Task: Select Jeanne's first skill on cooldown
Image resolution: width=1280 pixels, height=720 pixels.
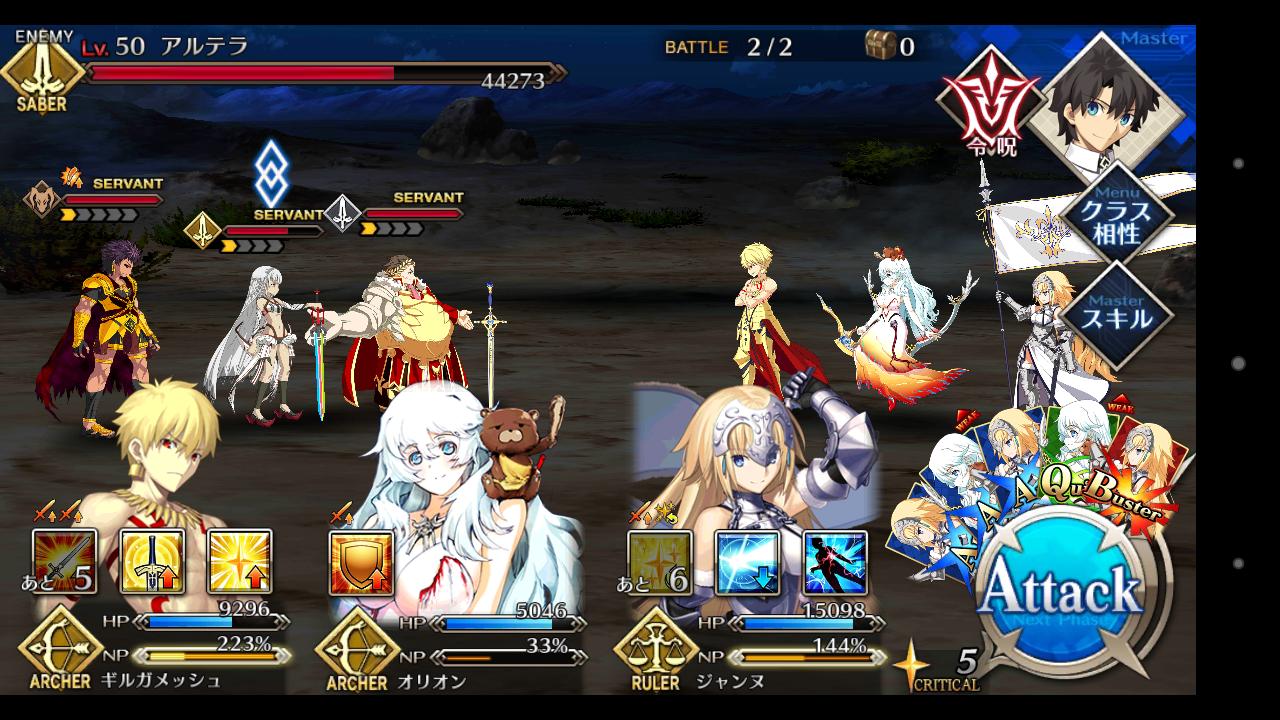Action: click(660, 562)
